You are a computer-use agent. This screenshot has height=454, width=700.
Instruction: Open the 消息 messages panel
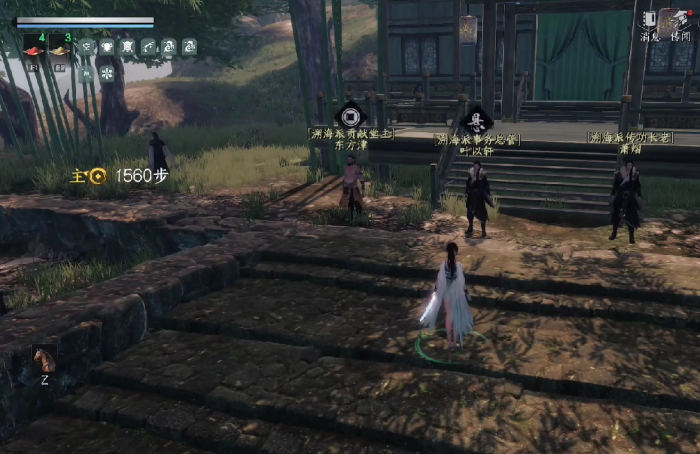[650, 21]
